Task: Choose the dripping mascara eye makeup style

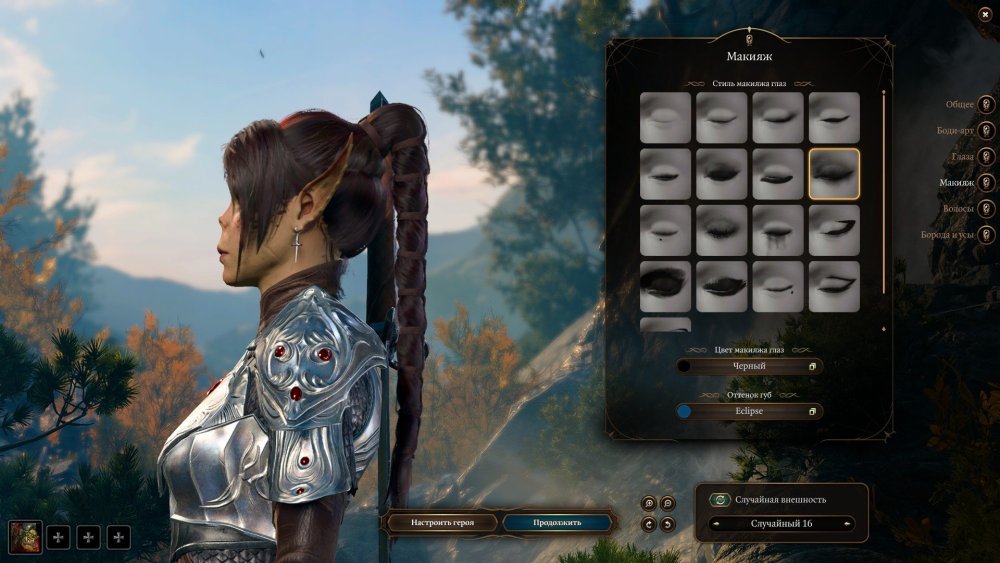Action: click(x=778, y=231)
